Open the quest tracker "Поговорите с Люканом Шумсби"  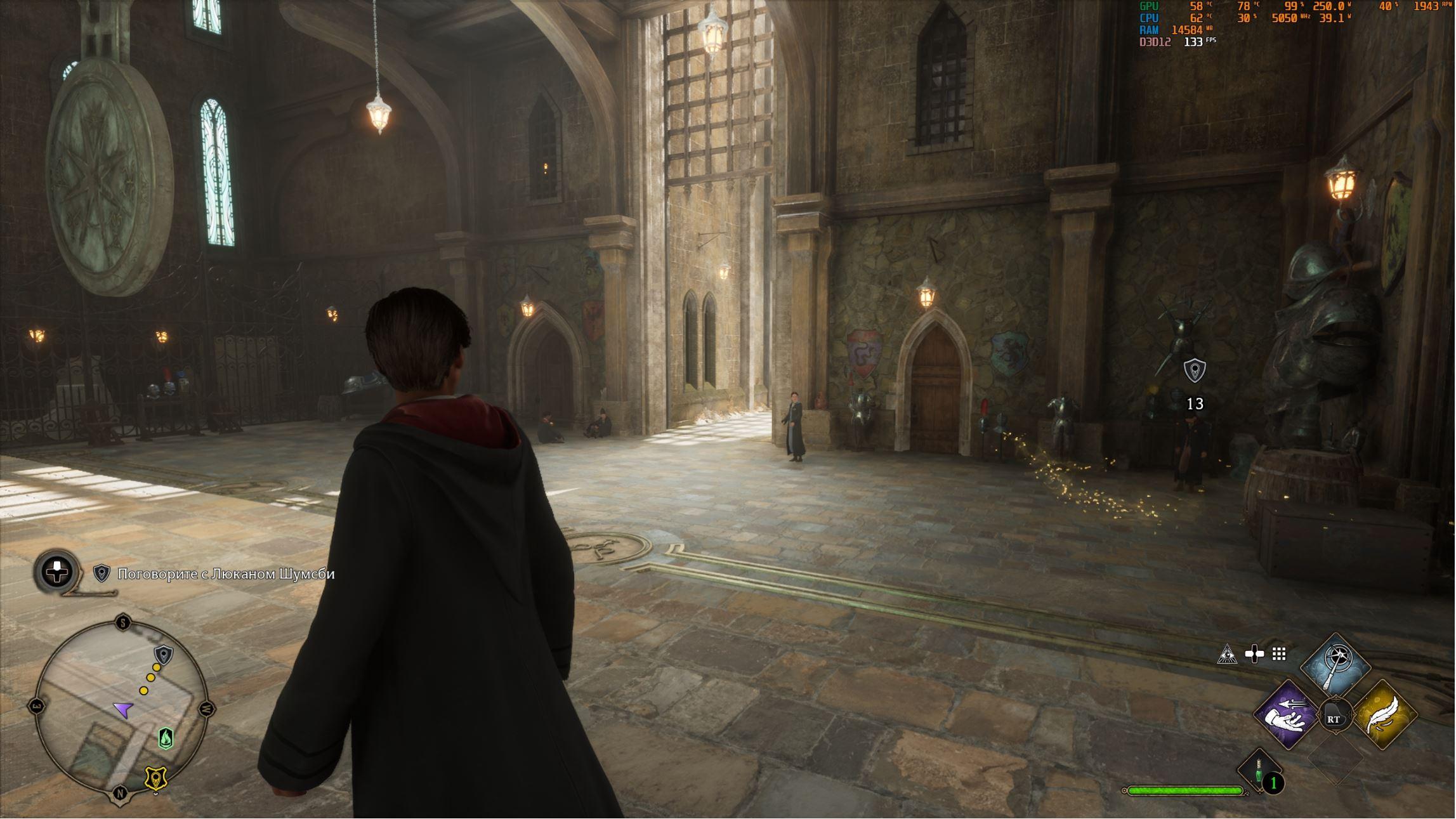(225, 574)
